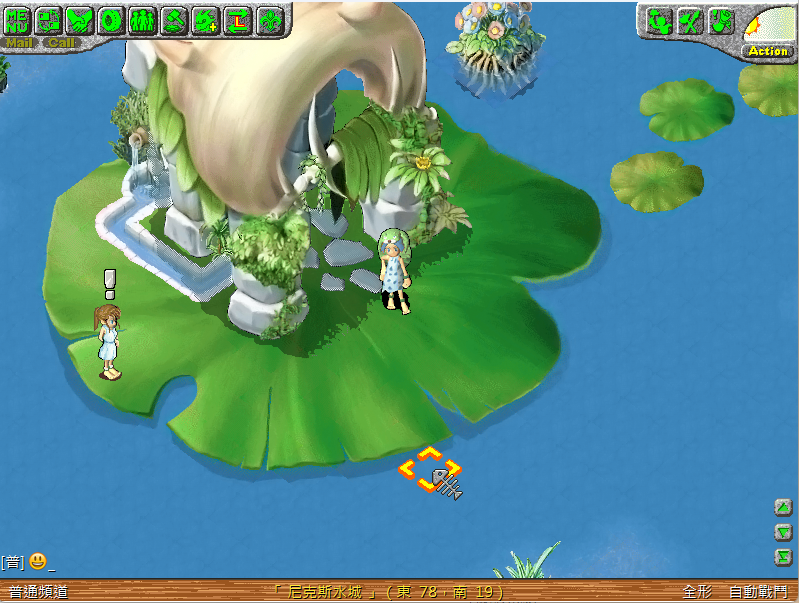This screenshot has height=603, width=799.
Task: Open the fleur-de-lis emblem icon
Action: [269, 19]
